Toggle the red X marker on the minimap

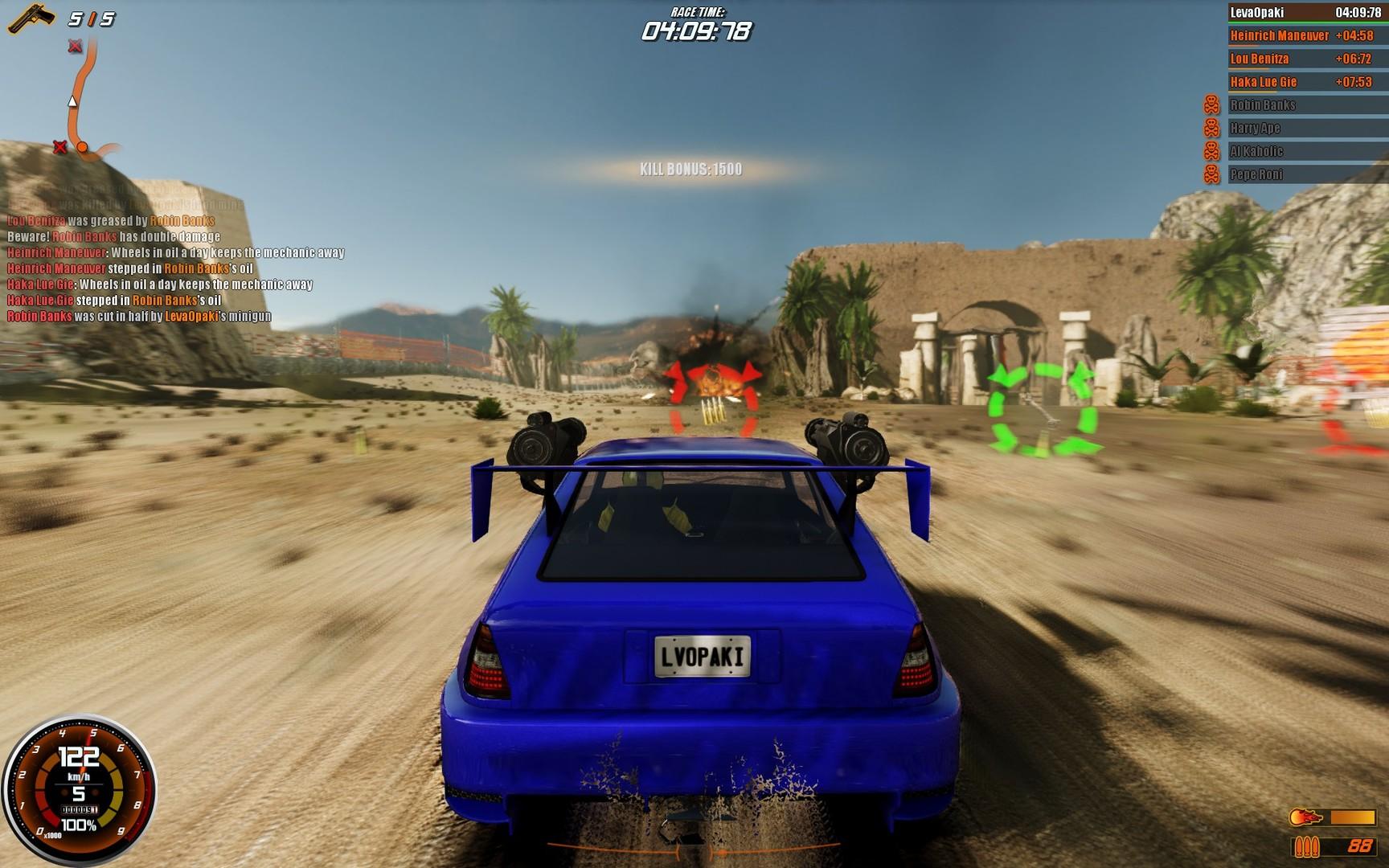(60, 148)
